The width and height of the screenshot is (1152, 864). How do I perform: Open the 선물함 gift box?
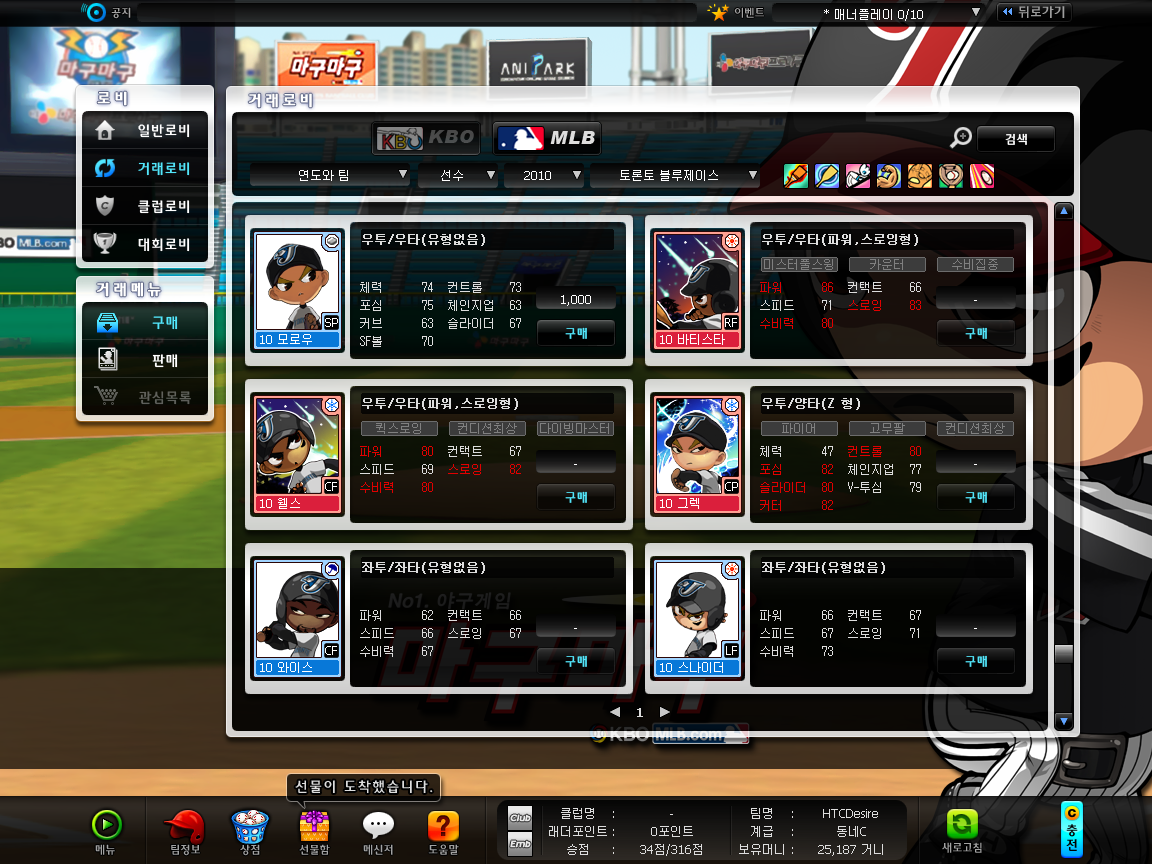314,829
